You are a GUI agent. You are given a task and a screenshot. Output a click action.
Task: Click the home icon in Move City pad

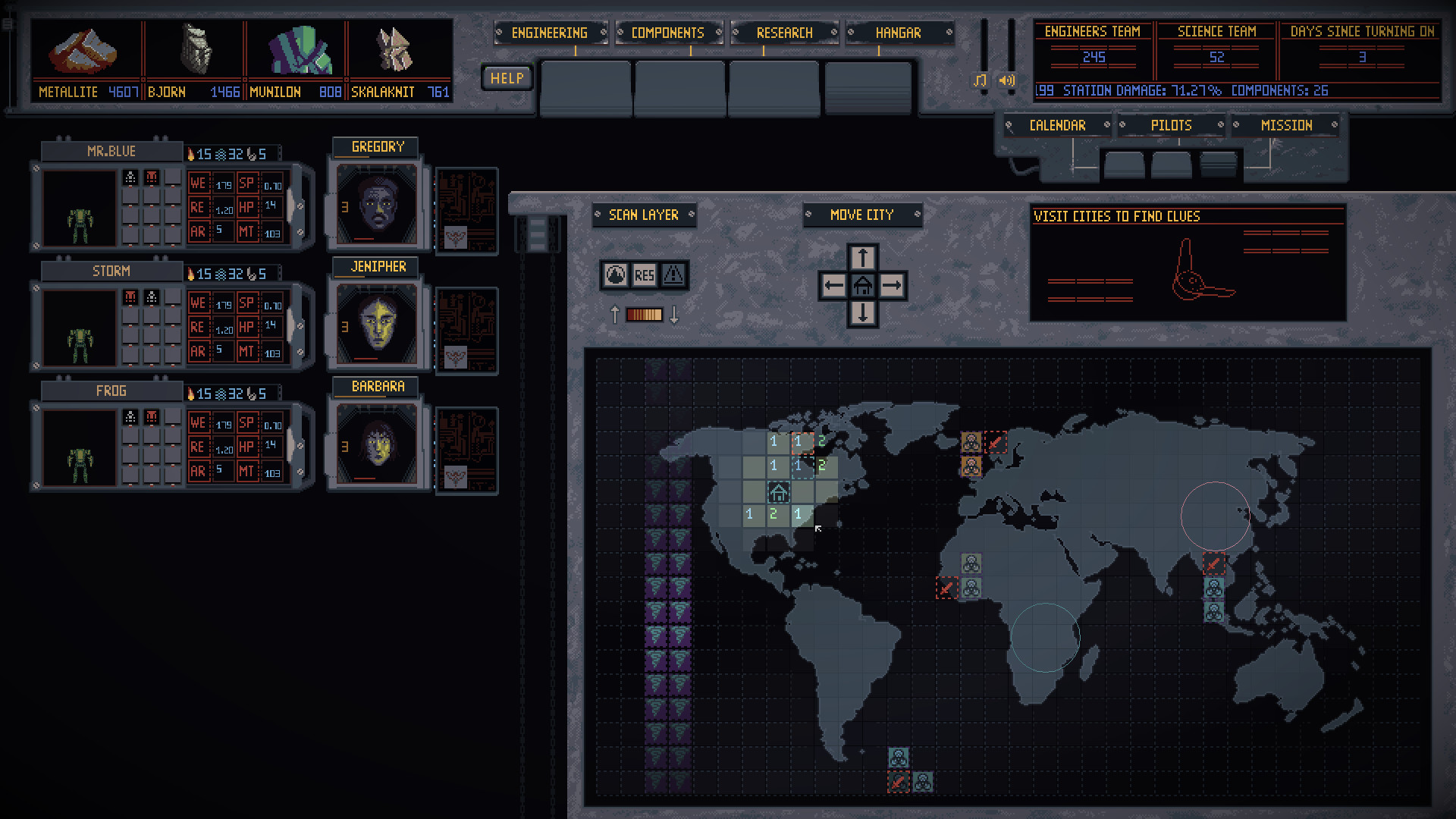(x=862, y=284)
